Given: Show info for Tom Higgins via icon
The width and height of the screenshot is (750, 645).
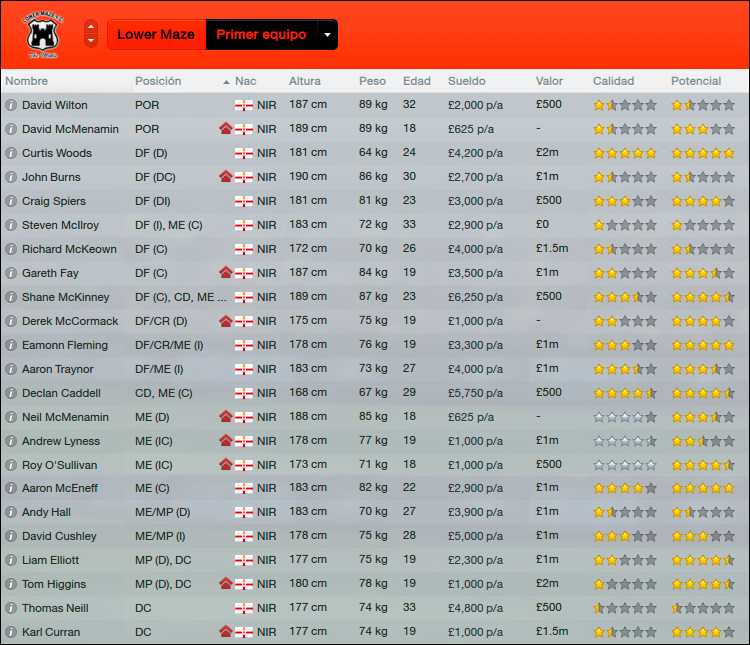Looking at the screenshot, I should pyautogui.click(x=11, y=584).
